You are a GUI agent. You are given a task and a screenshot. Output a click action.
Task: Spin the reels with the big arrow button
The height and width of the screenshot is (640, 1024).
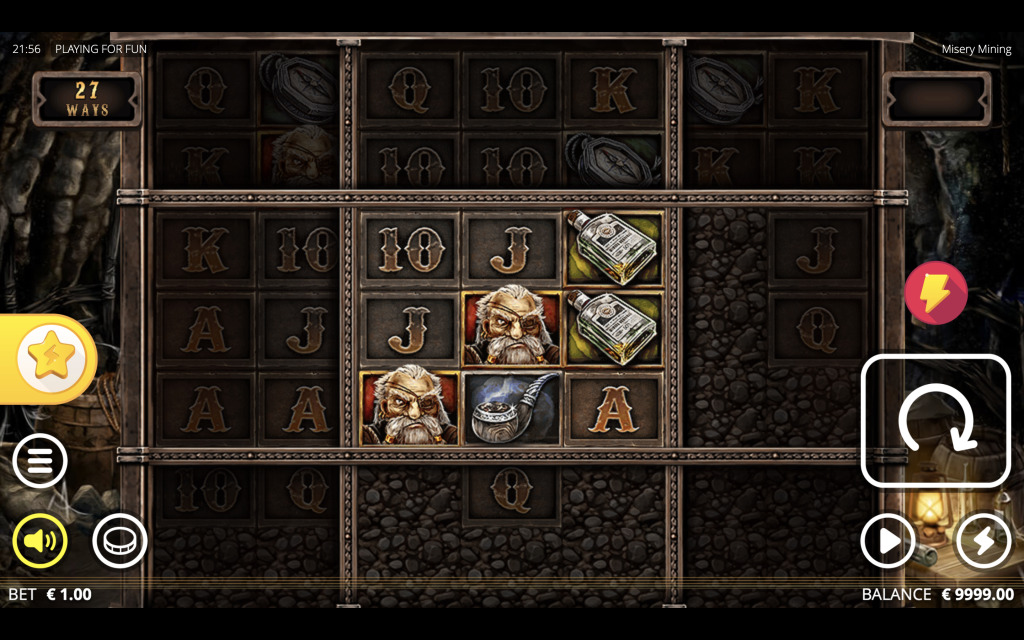[x=935, y=420]
